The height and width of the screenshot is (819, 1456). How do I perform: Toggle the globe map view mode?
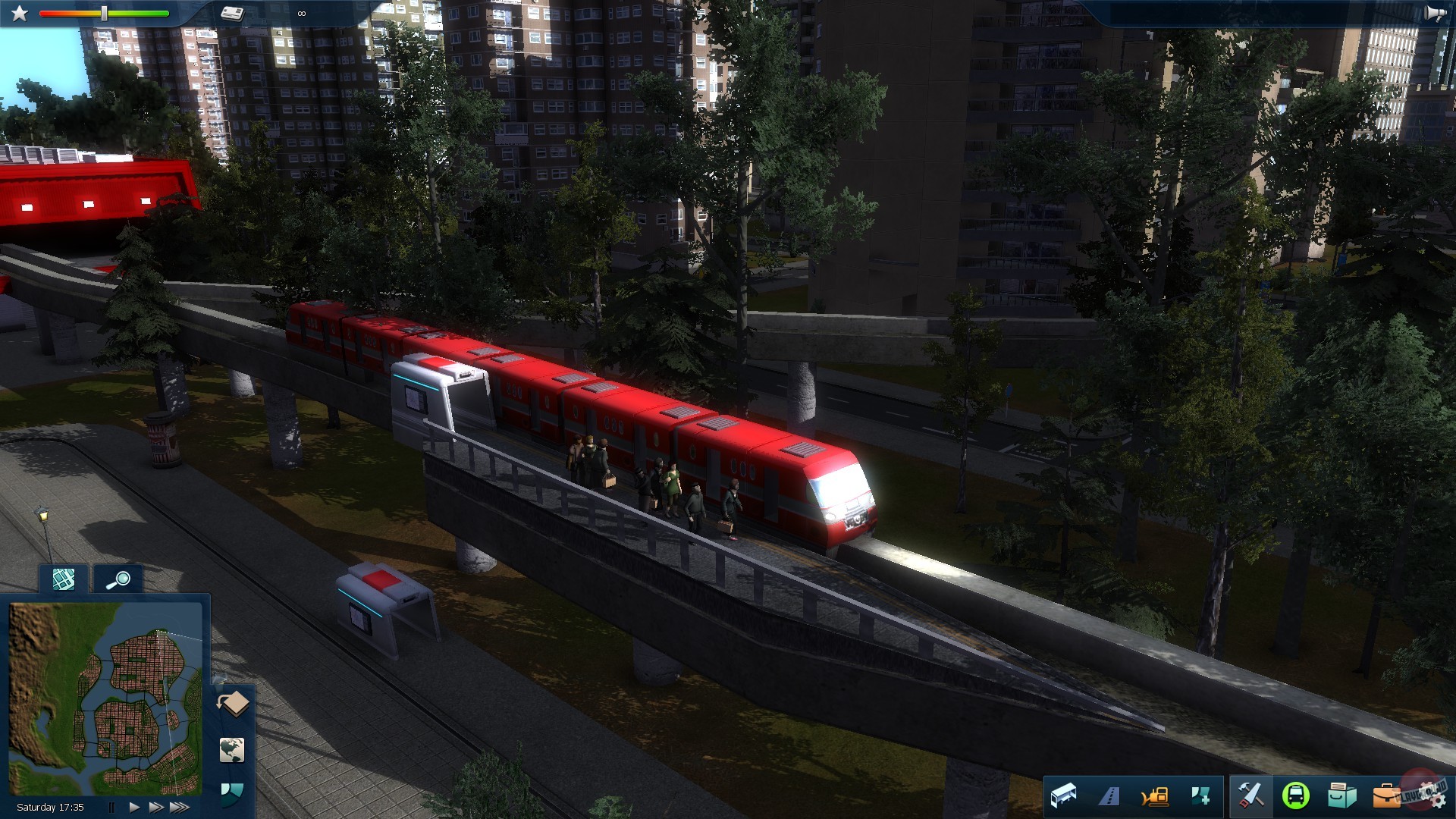click(x=233, y=750)
